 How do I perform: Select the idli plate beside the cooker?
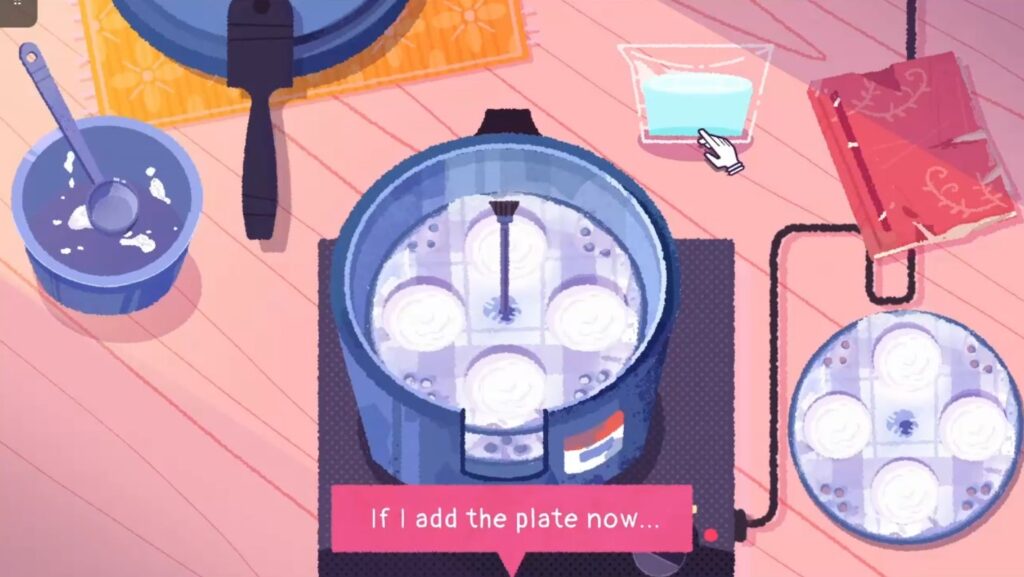[x=905, y=428]
